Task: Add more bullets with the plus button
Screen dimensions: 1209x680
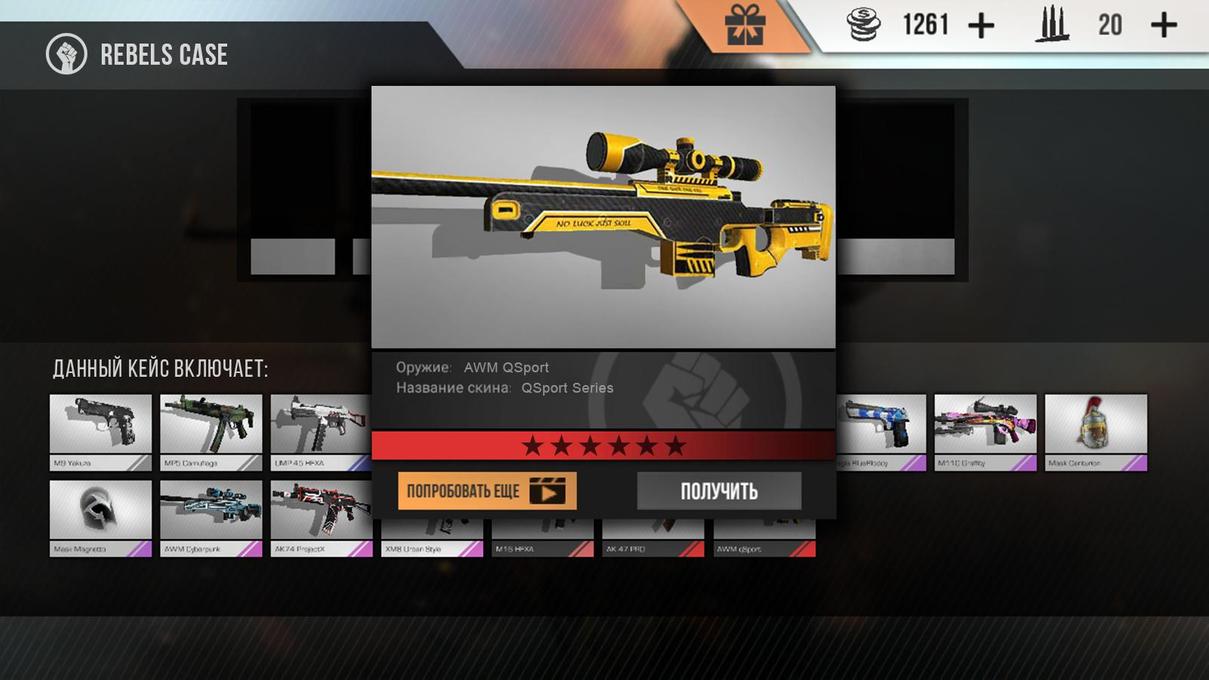Action: tap(1164, 26)
